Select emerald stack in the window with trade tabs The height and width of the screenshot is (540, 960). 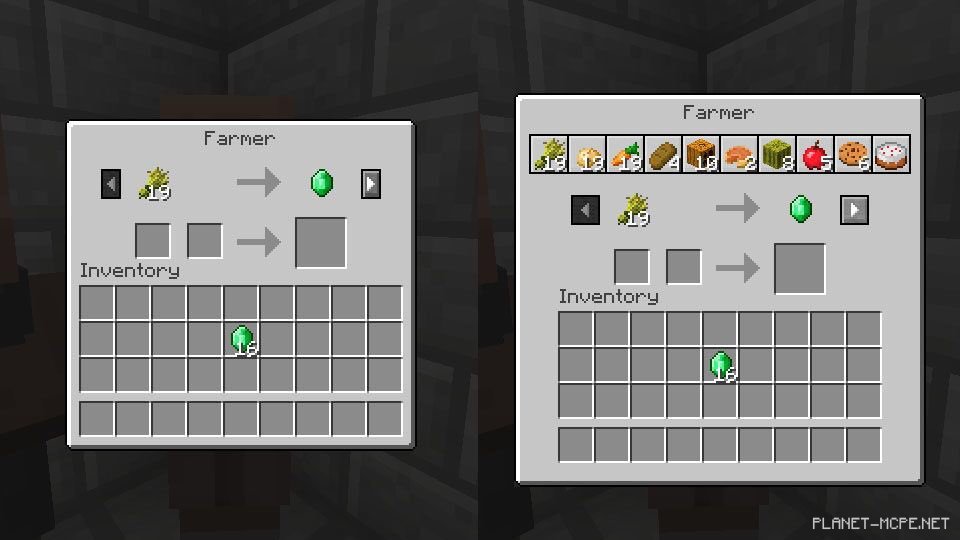point(721,366)
